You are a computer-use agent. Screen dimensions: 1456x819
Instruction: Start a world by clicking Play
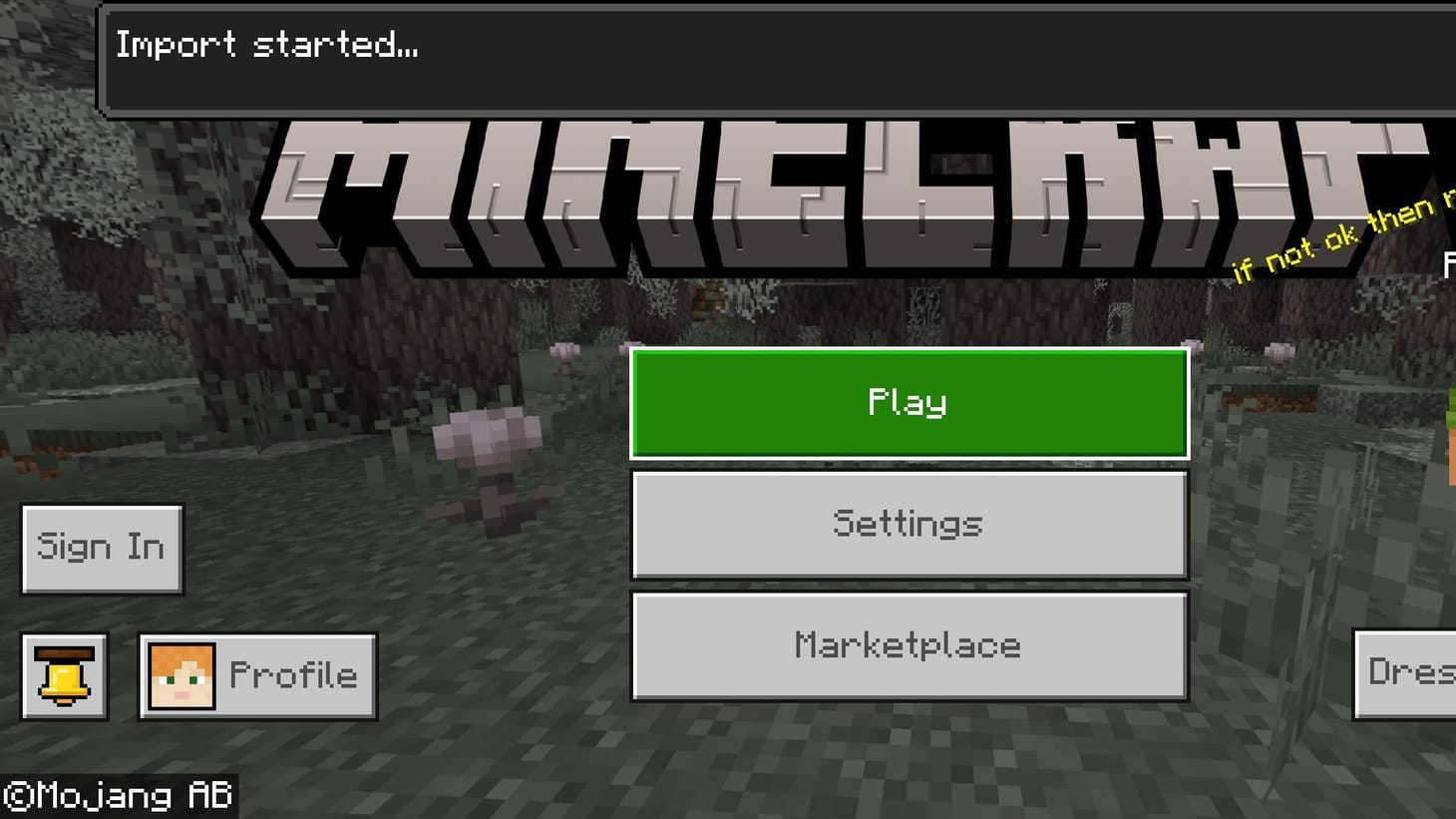tap(909, 402)
